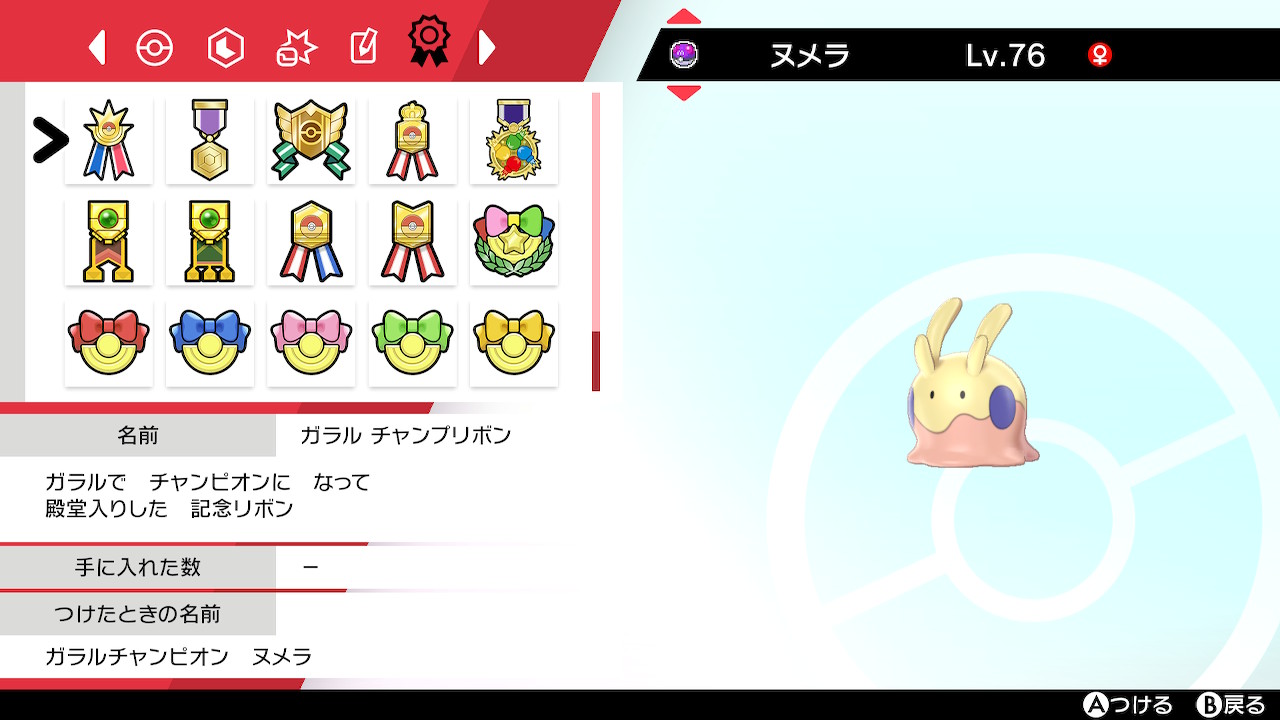This screenshot has width=1280, height=720.
Task: Click the shield-shaped icon in the top bar
Action: click(225, 45)
